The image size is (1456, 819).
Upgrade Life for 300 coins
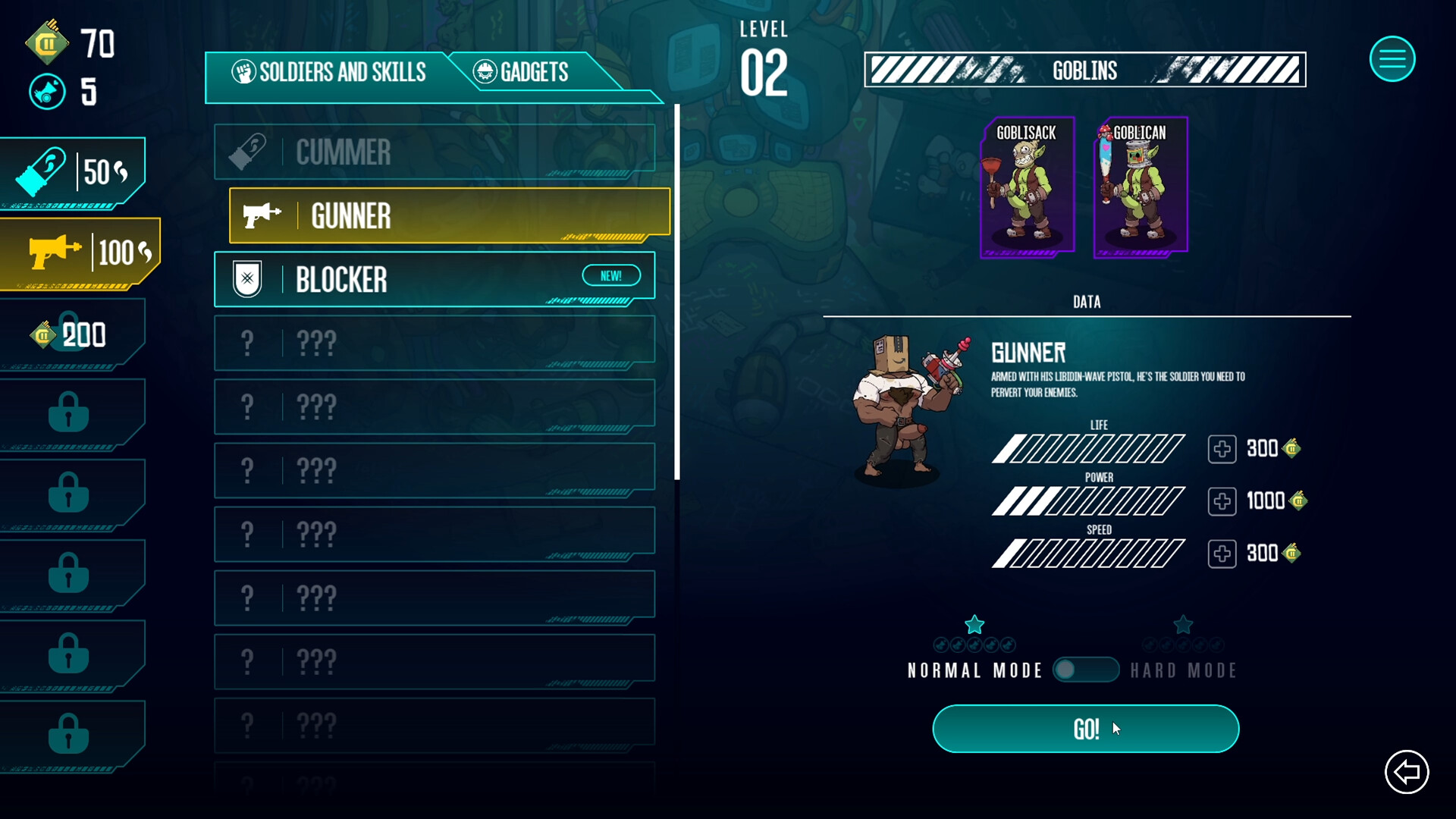point(1222,449)
